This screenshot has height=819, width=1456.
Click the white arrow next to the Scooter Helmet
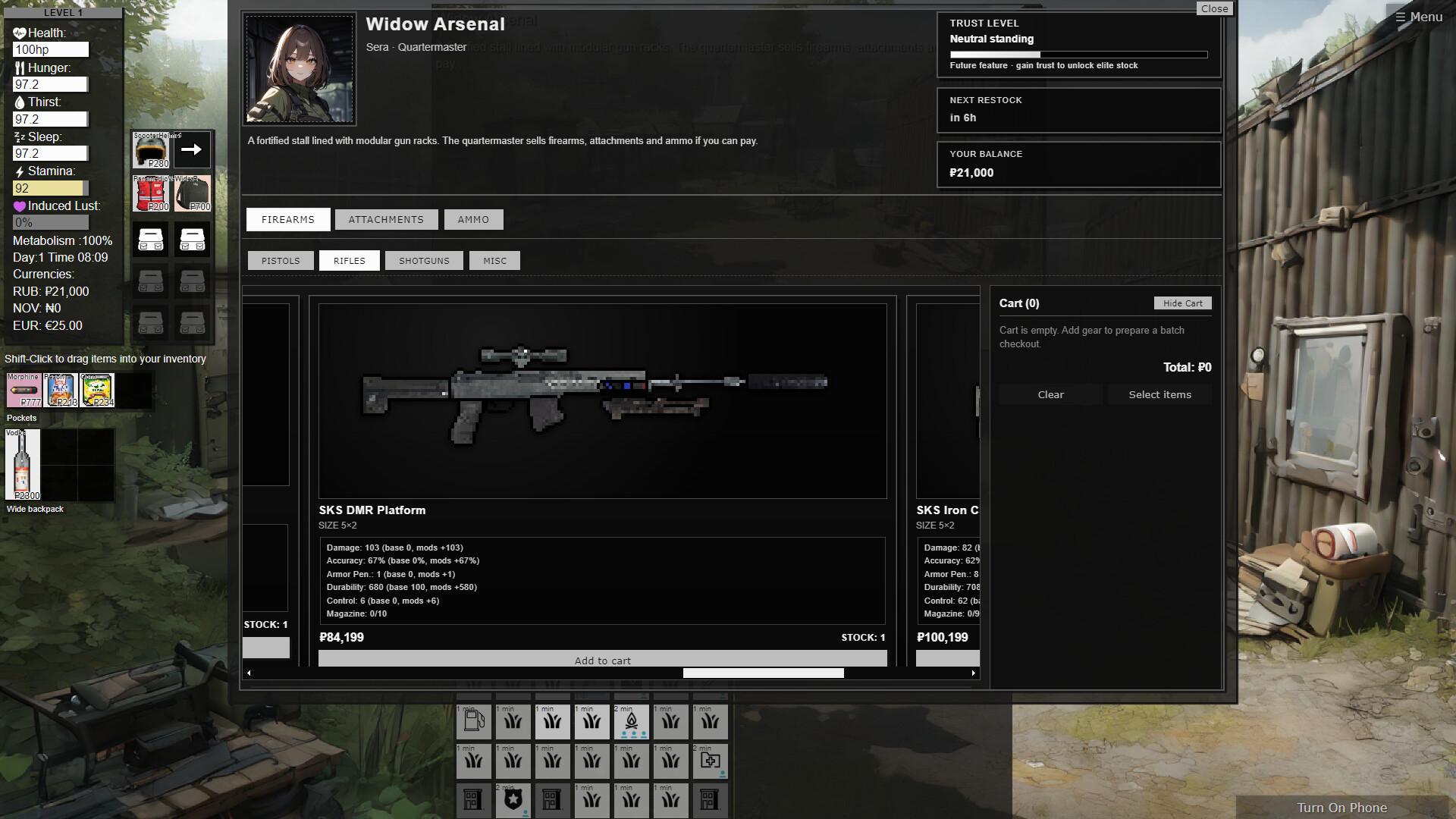click(x=191, y=150)
